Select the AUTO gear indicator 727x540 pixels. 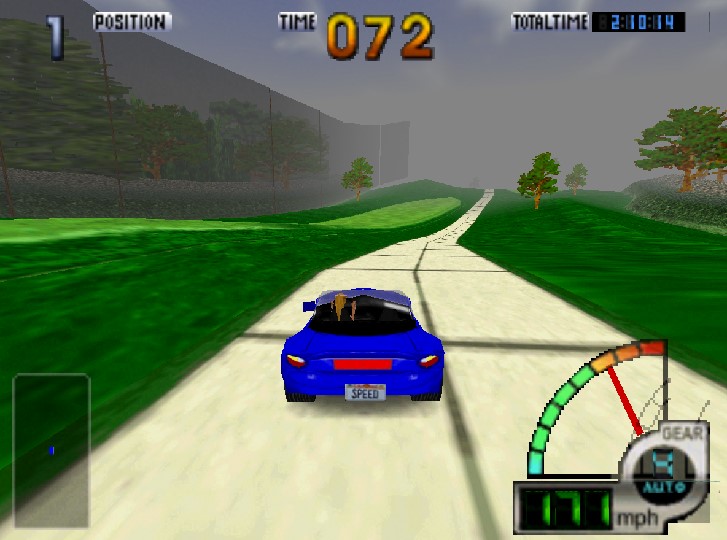[659, 487]
